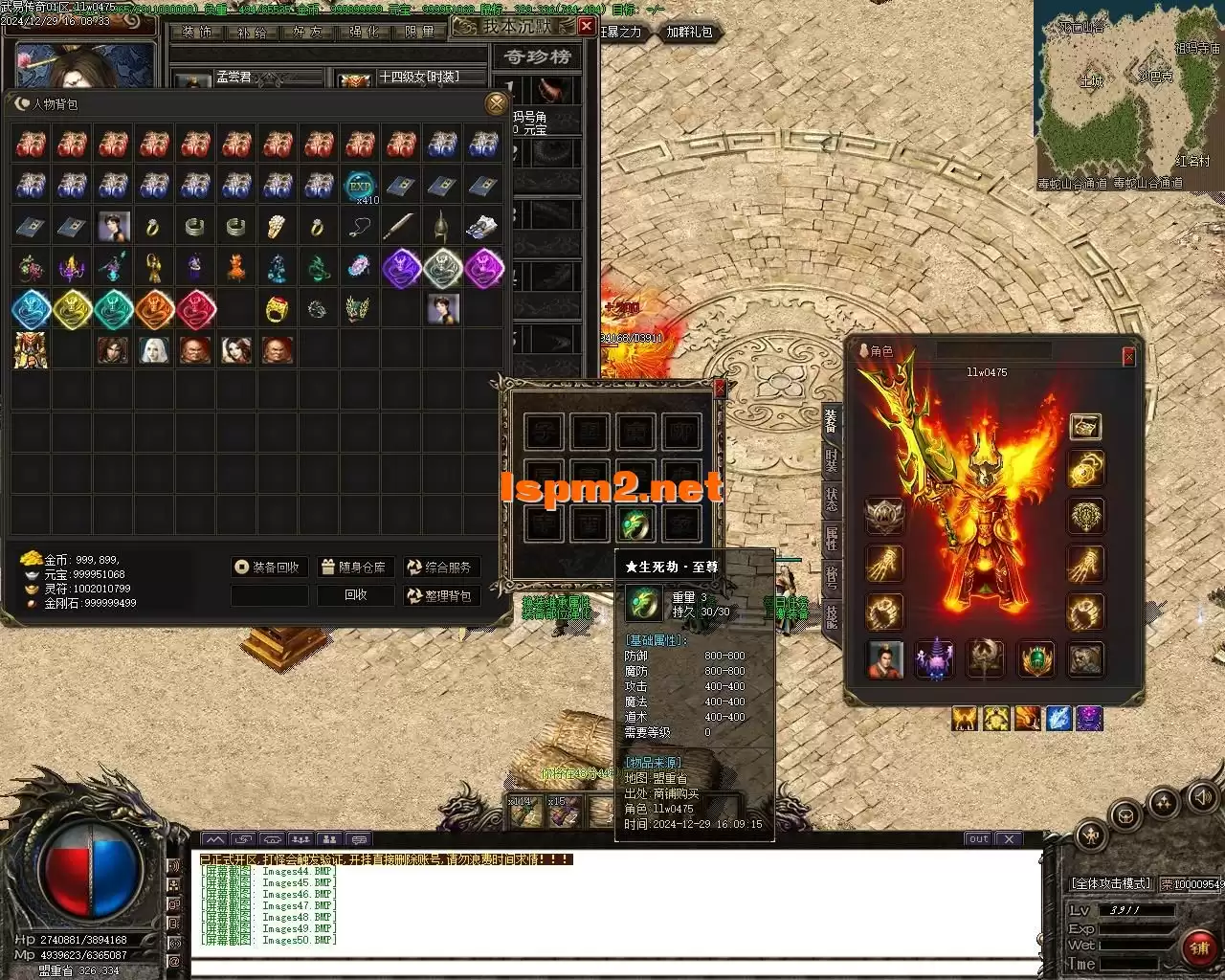Click the minimap in the corner
1225x980 pixels.
1127,96
